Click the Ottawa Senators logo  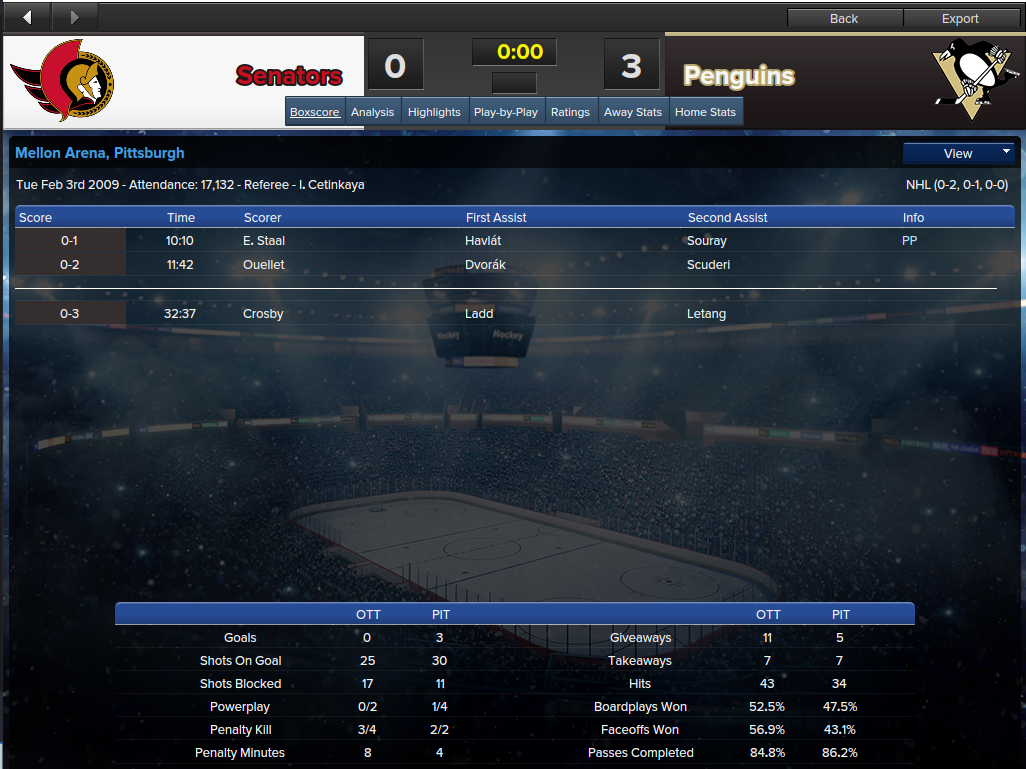coord(62,80)
